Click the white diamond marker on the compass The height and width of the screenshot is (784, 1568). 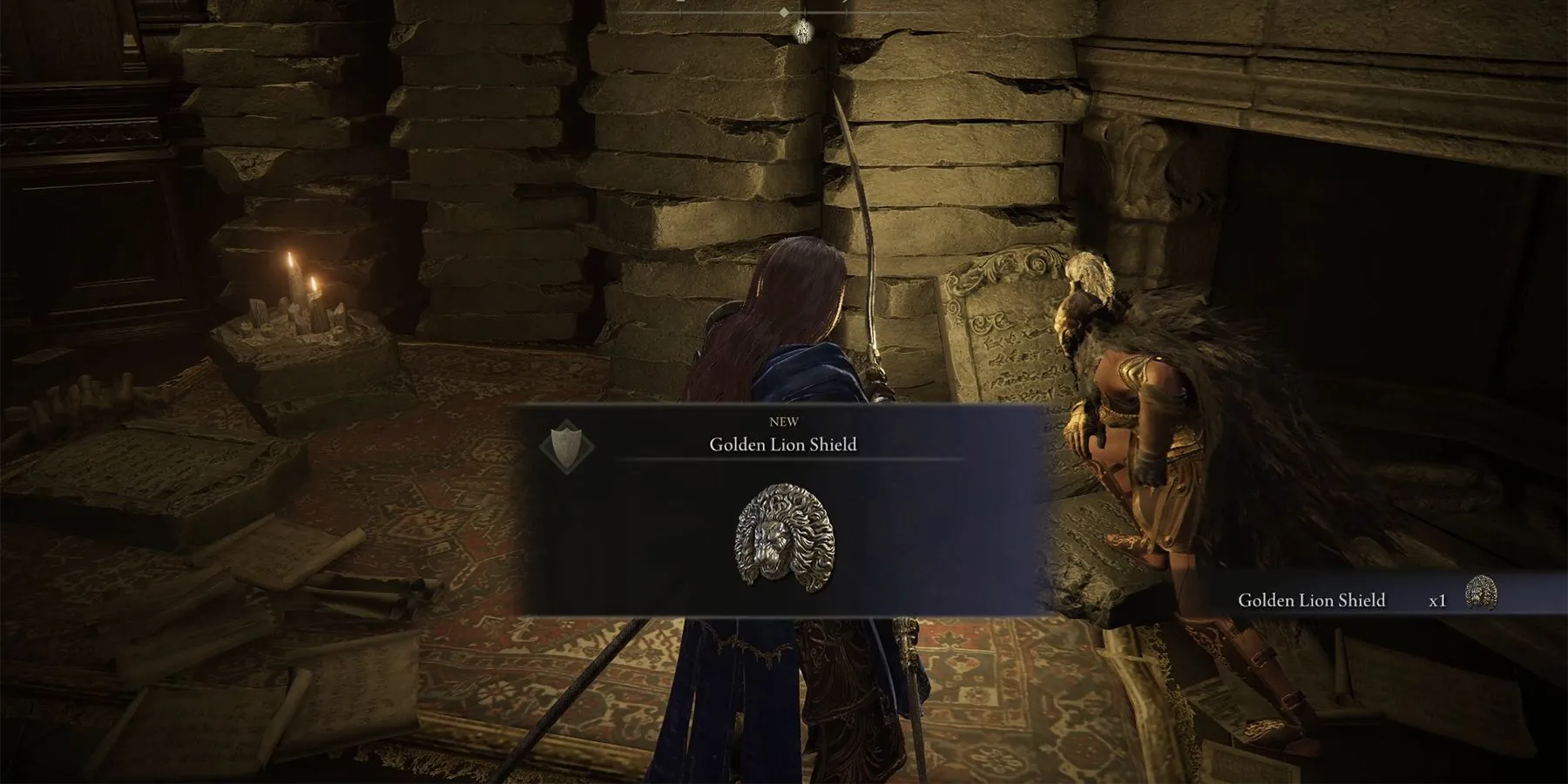784,12
